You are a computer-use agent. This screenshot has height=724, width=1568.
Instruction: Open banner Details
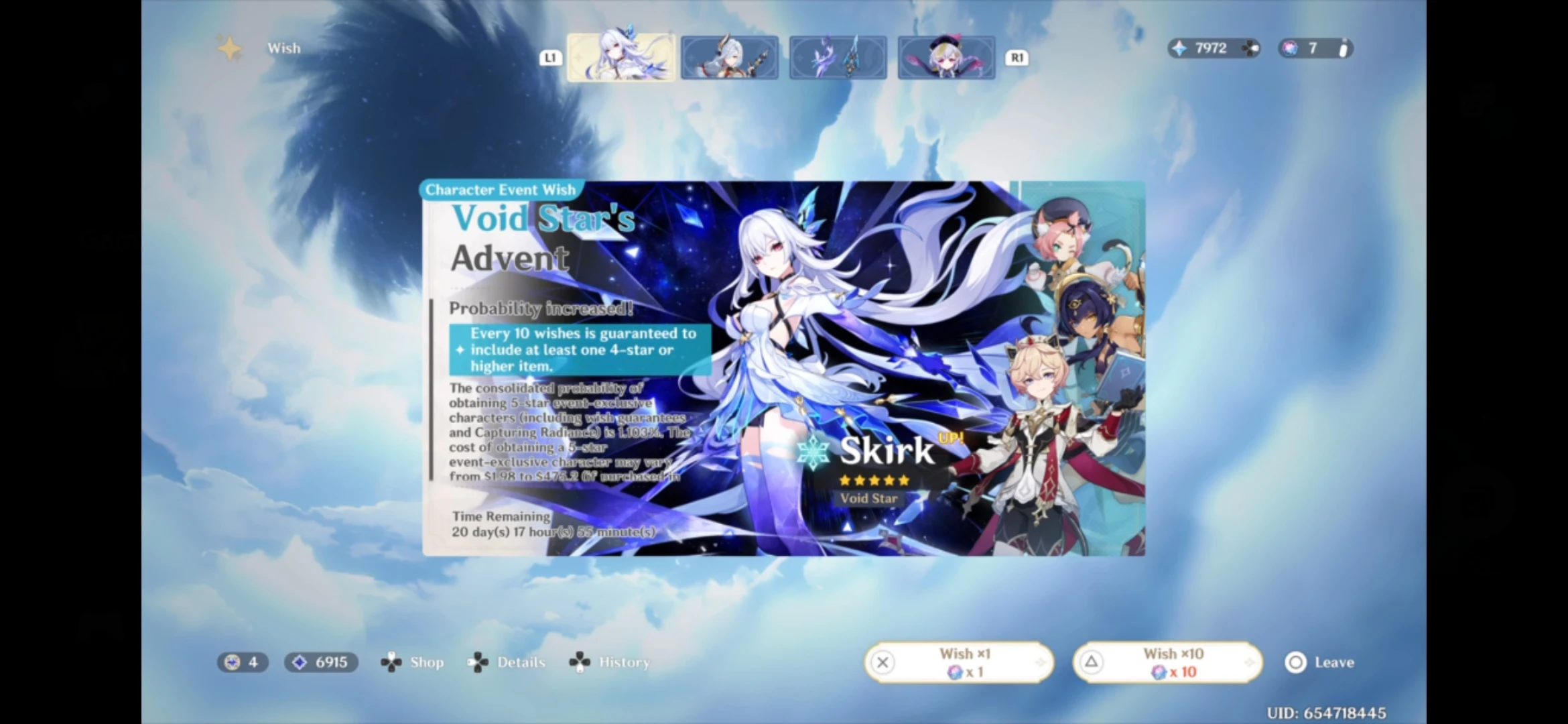pos(478,662)
